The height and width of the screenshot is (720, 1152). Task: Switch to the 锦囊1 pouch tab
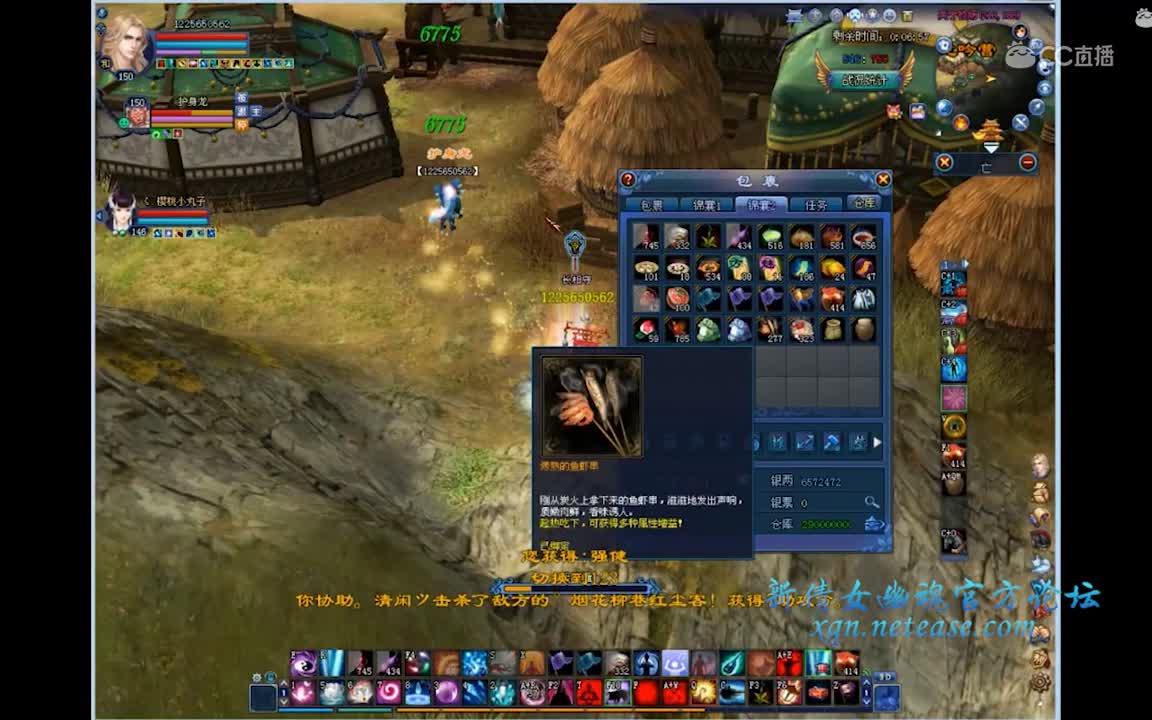coord(707,205)
